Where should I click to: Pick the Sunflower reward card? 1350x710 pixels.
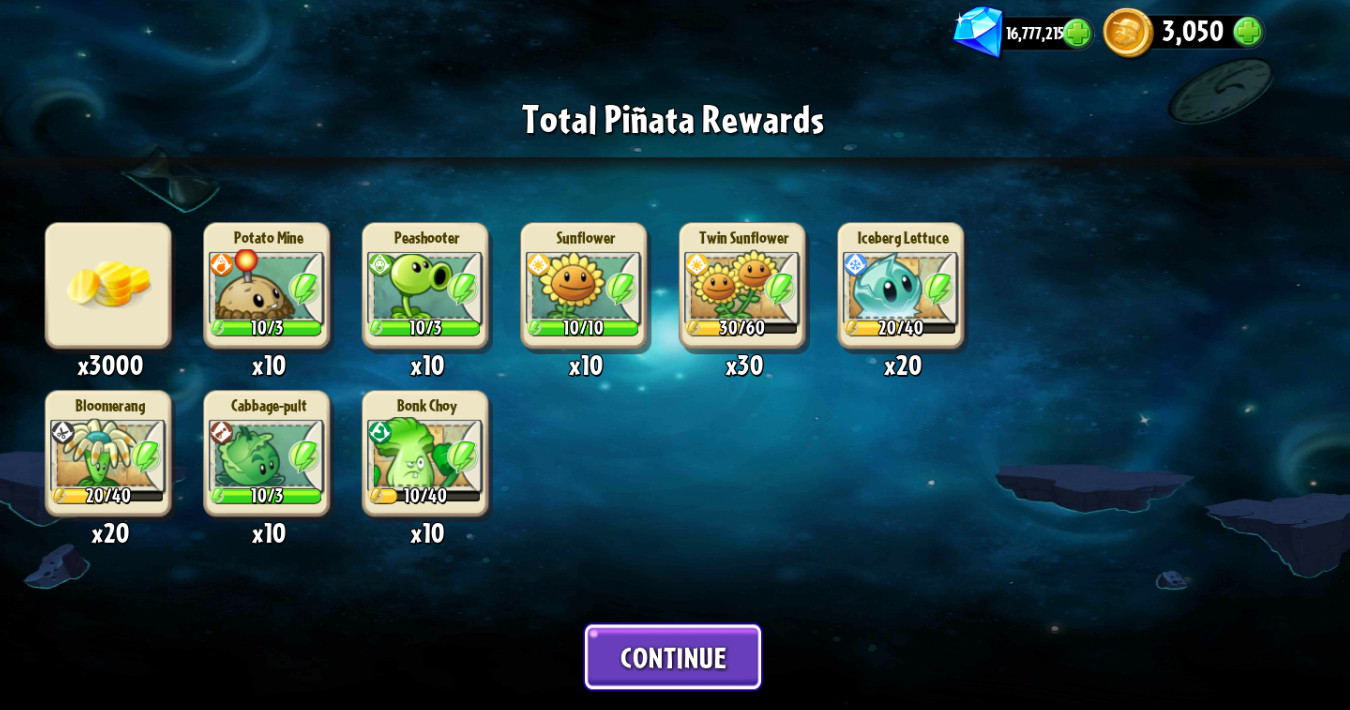pyautogui.click(x=584, y=285)
